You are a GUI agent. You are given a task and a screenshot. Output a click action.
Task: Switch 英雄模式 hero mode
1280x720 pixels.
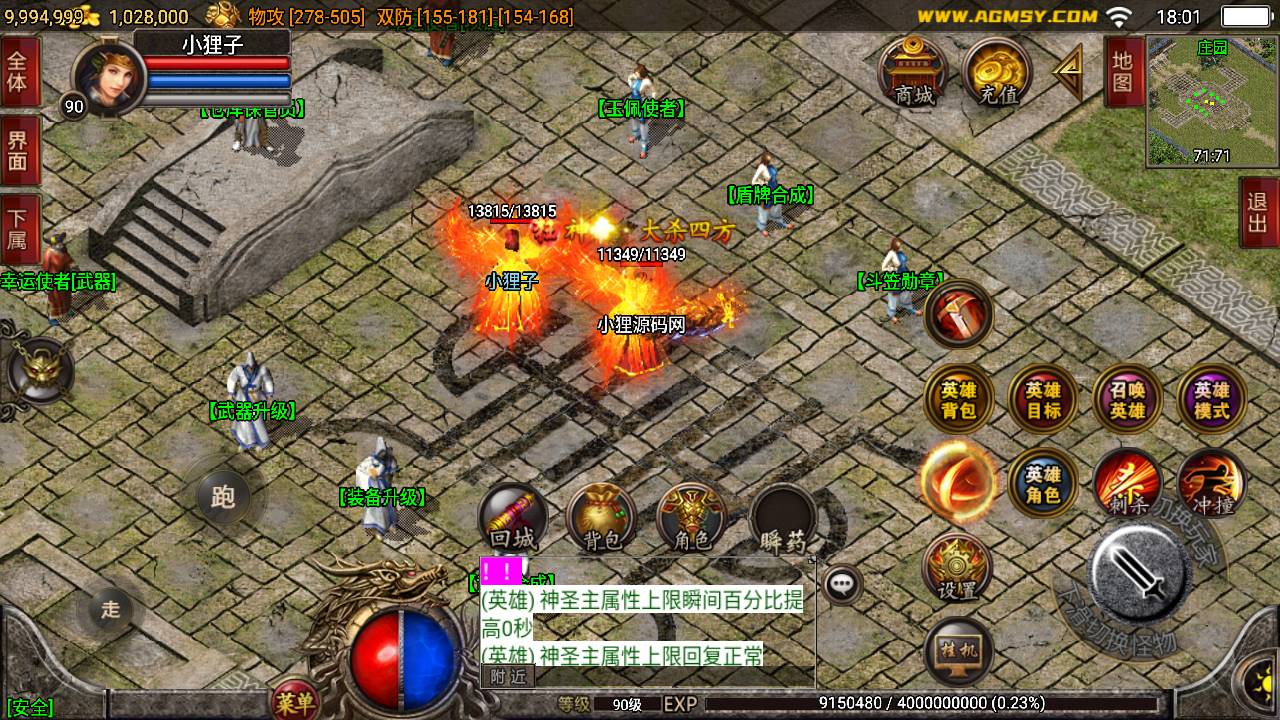point(1211,400)
